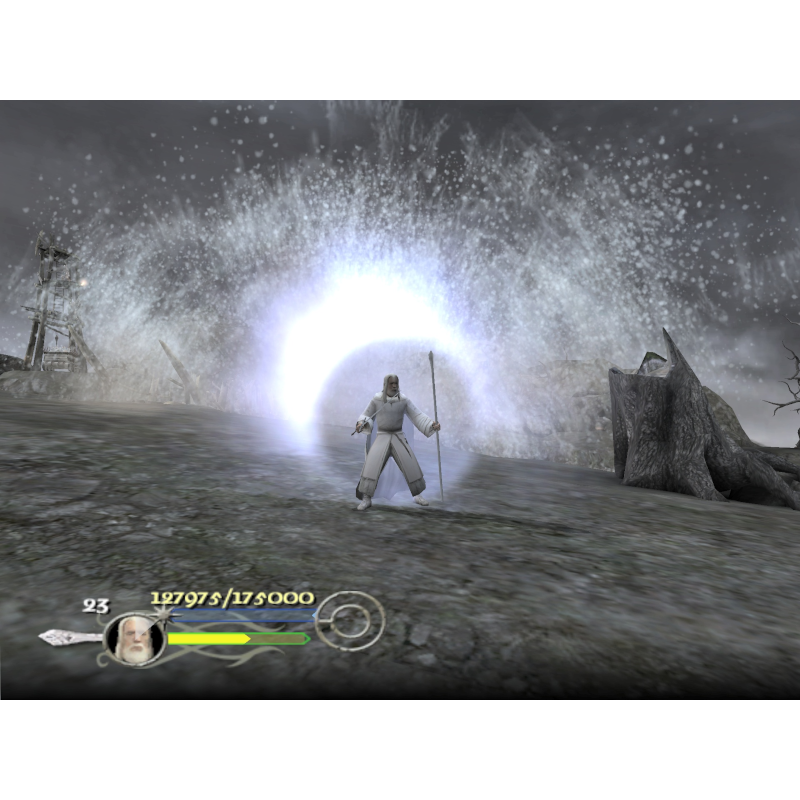Viewport: 800px width, 800px height.
Task: Select the silver ring gauge icon
Action: tap(348, 620)
